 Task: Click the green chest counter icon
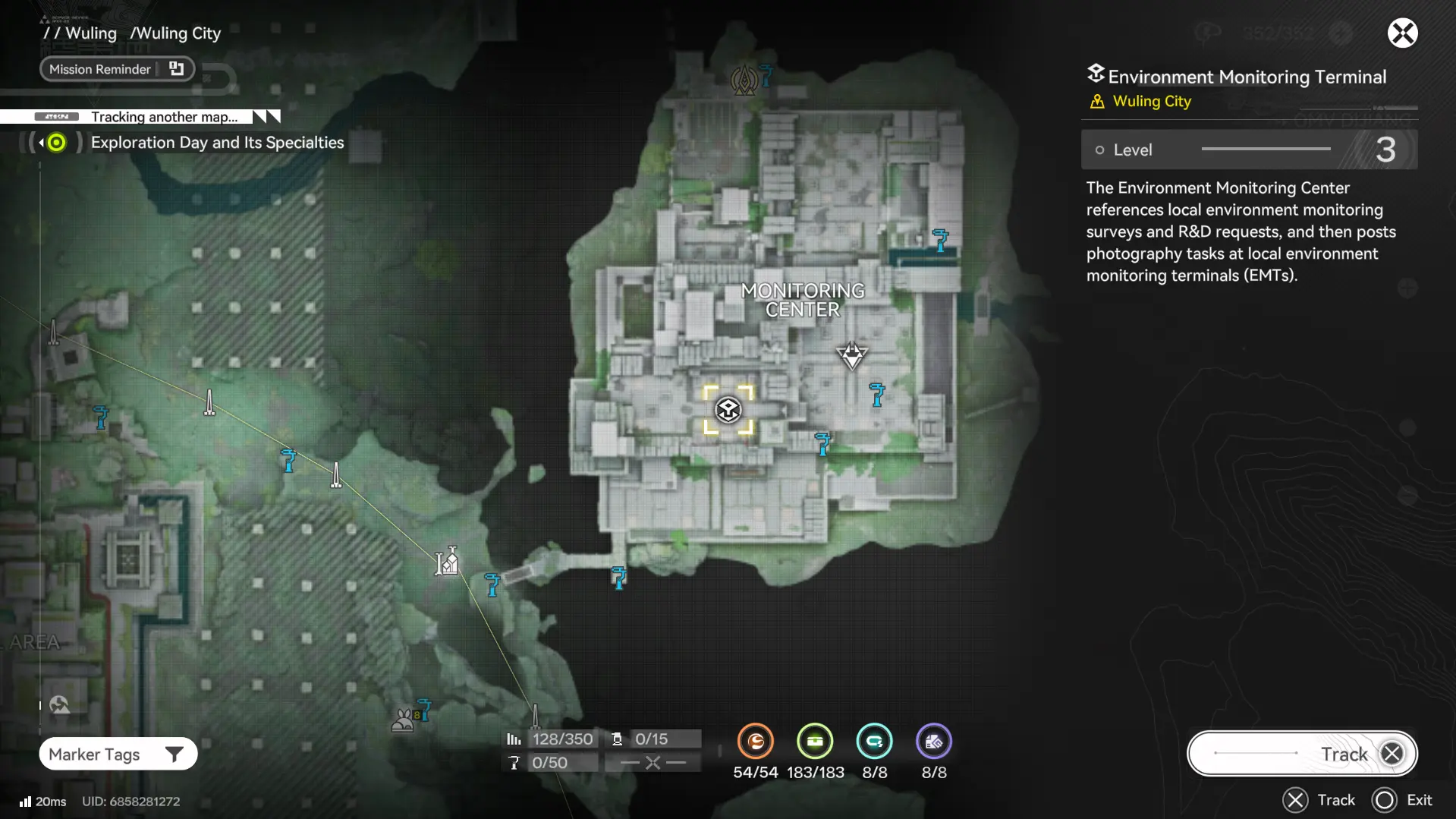coord(815,742)
